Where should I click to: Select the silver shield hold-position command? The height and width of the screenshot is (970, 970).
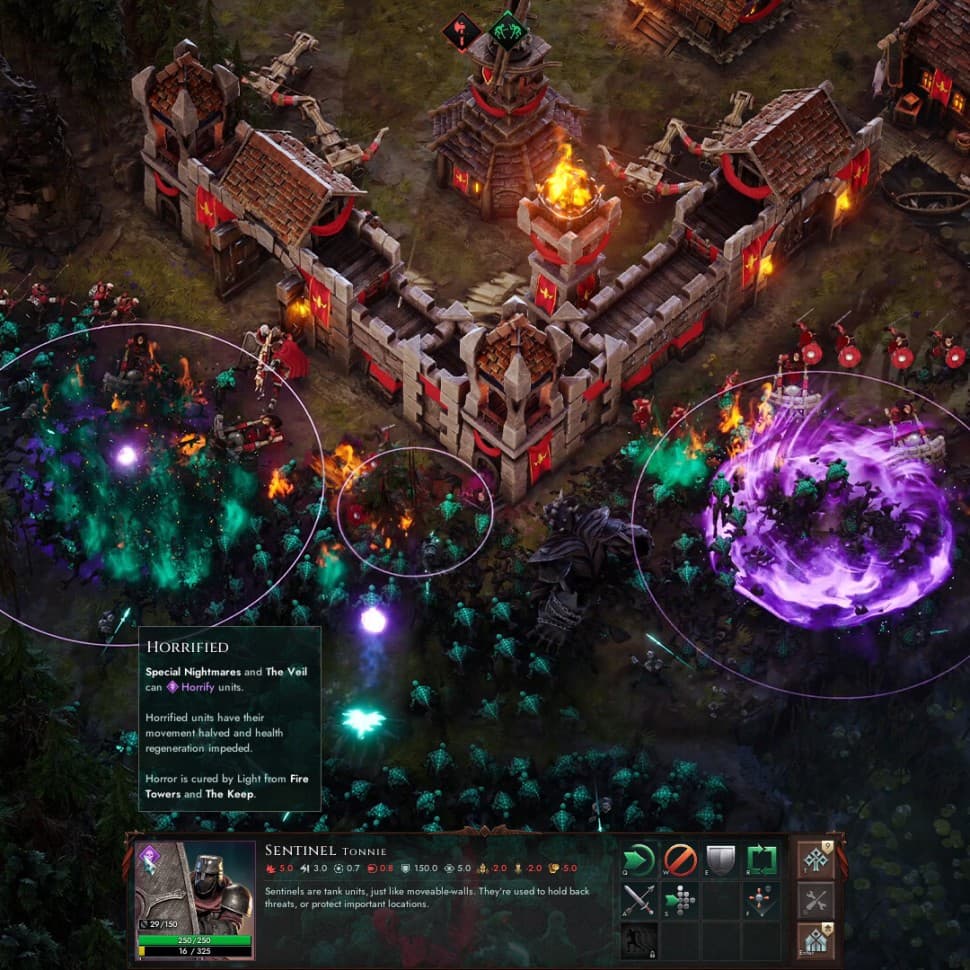tap(720, 860)
